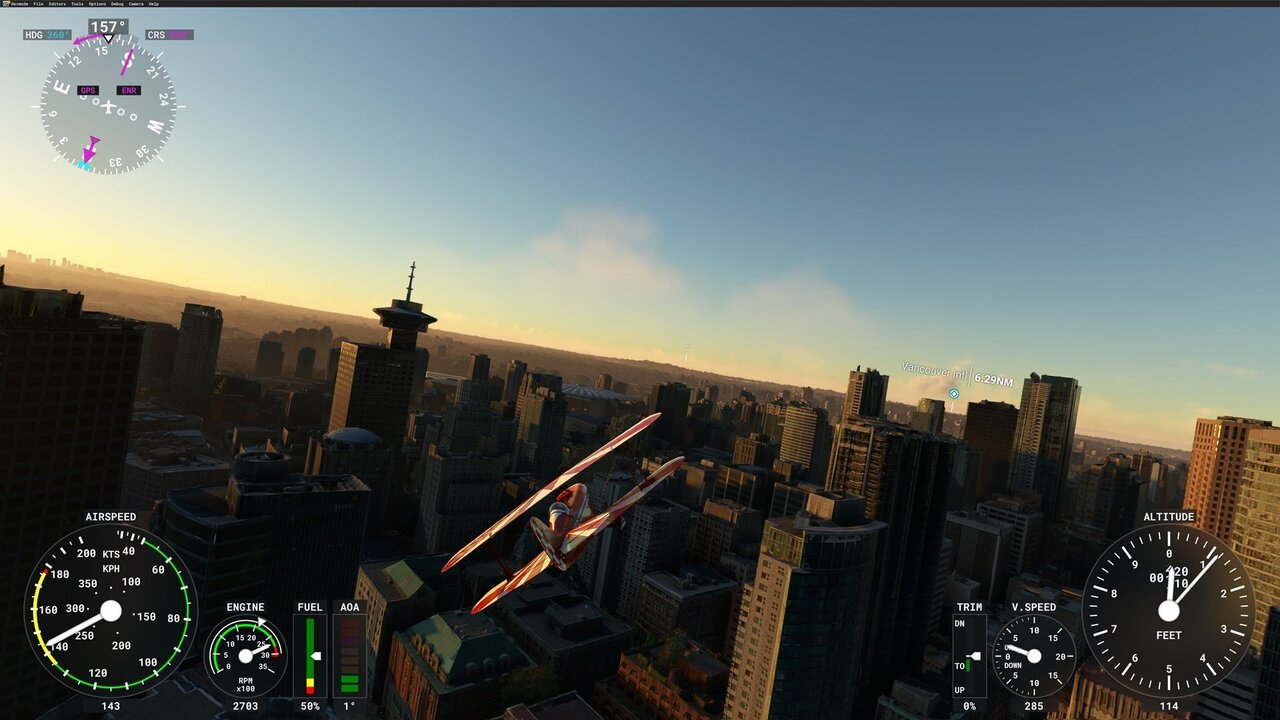Open the Options menu

pos(96,4)
